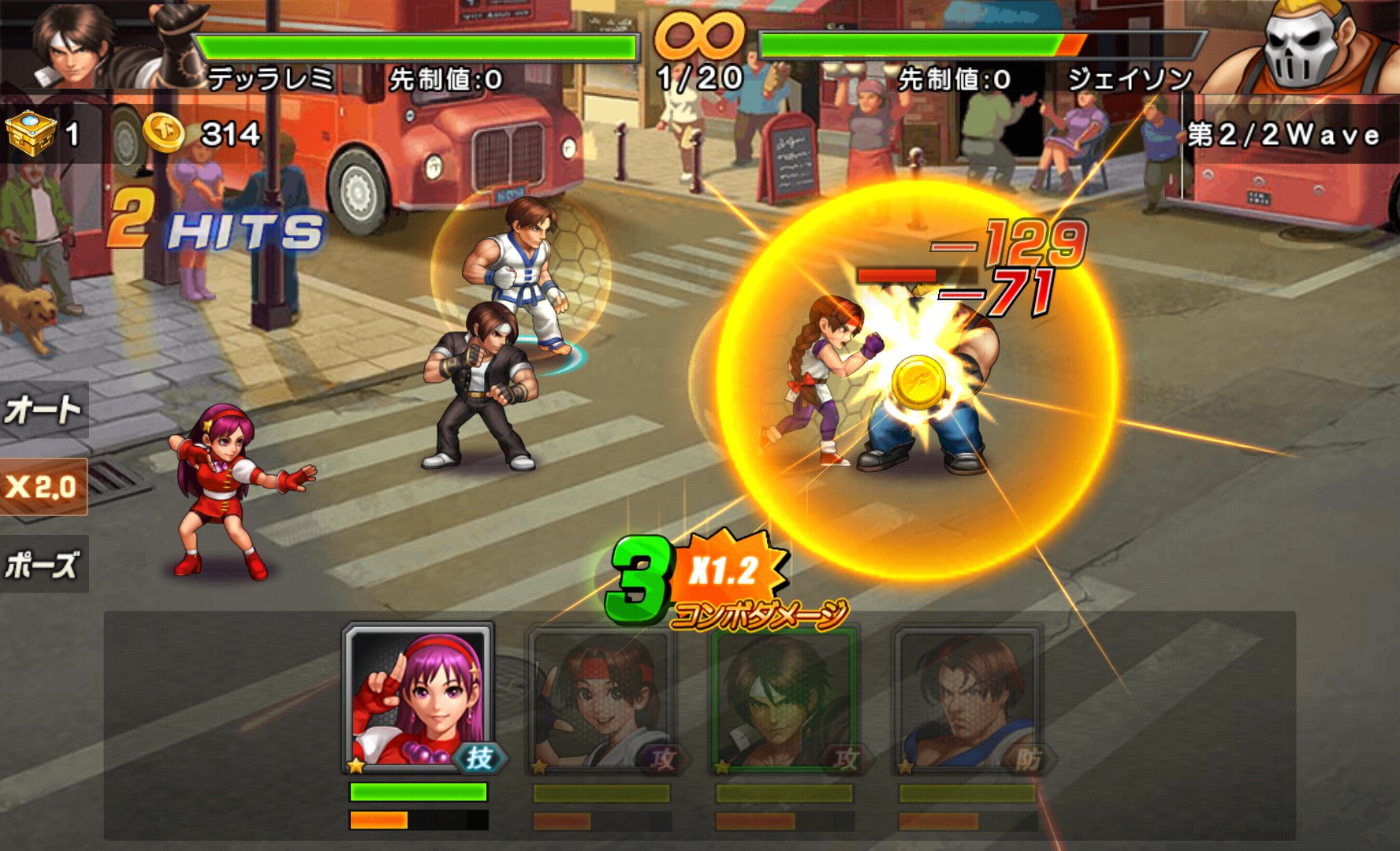Tap the skull-masked enemy portrait
This screenshot has width=1400, height=851.
click(1300, 46)
